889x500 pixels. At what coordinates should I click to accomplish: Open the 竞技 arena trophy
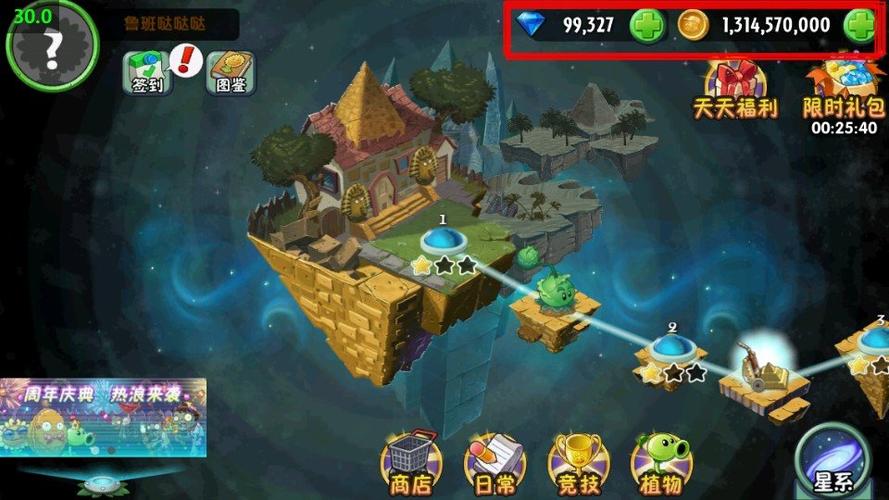click(x=575, y=462)
